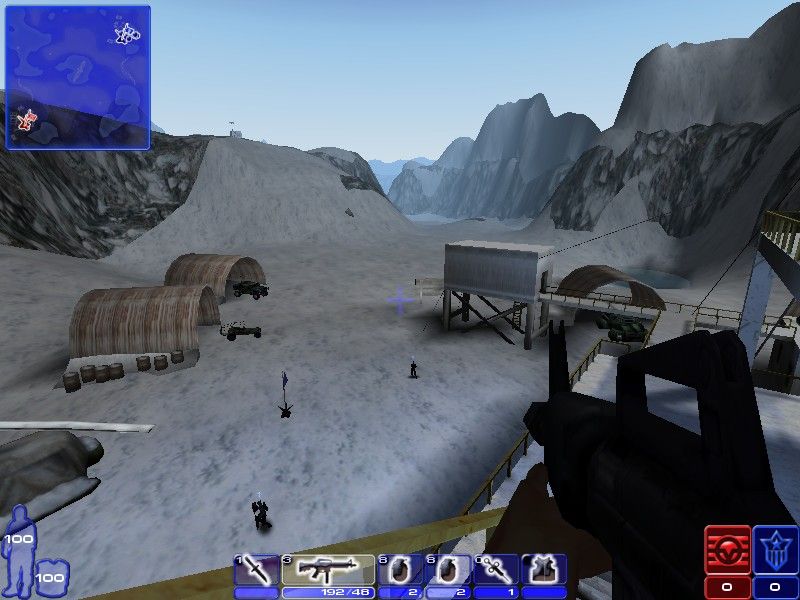Click the blue minimap
This screenshot has width=800, height=600.
77,77
